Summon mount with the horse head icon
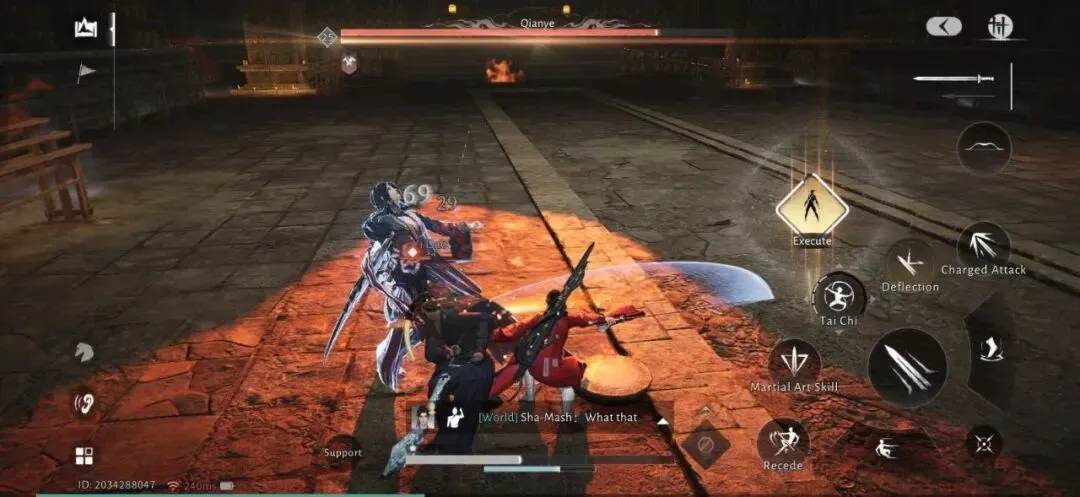The height and width of the screenshot is (497, 1080). pyautogui.click(x=84, y=352)
